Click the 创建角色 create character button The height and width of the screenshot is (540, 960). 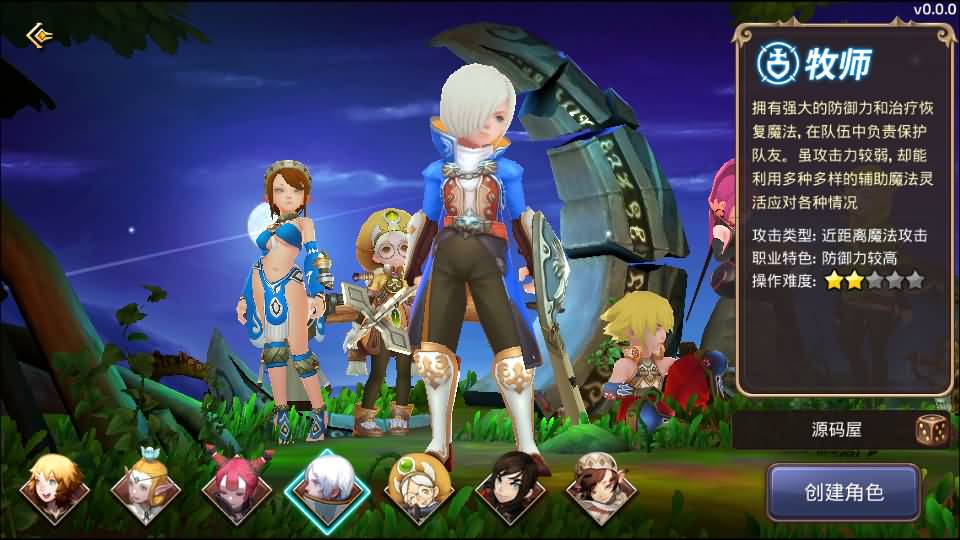tap(843, 492)
